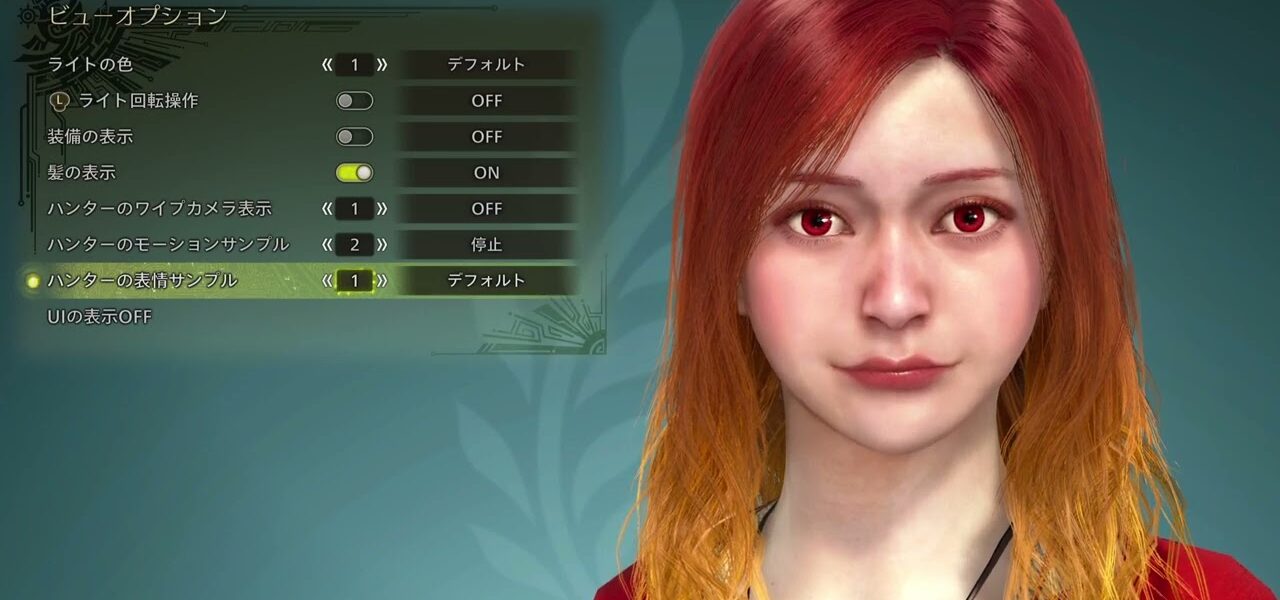Increase ハンターのワイプカメラ表示 with right arrow
1280x600 pixels.
click(x=382, y=209)
